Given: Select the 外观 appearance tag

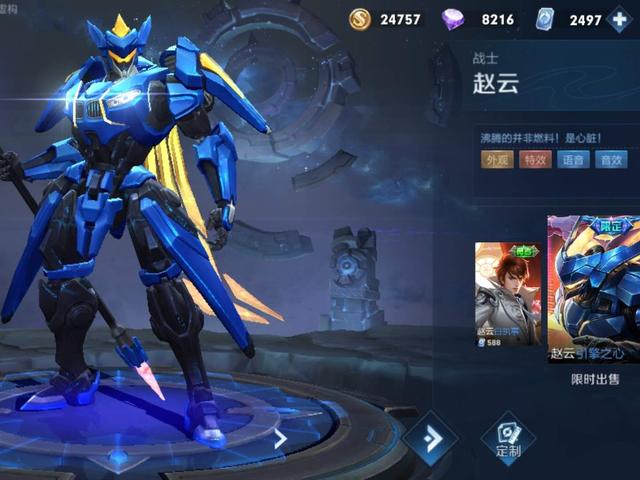Looking at the screenshot, I should (497, 159).
